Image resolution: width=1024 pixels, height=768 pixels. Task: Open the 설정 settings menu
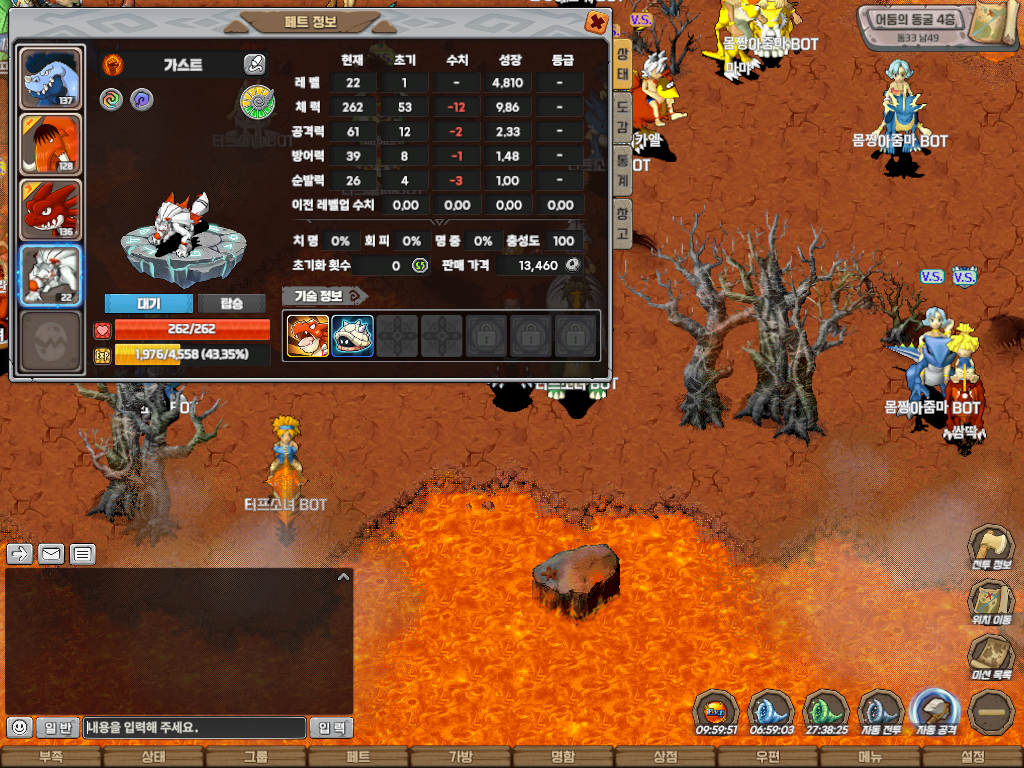pyautogui.click(x=972, y=757)
